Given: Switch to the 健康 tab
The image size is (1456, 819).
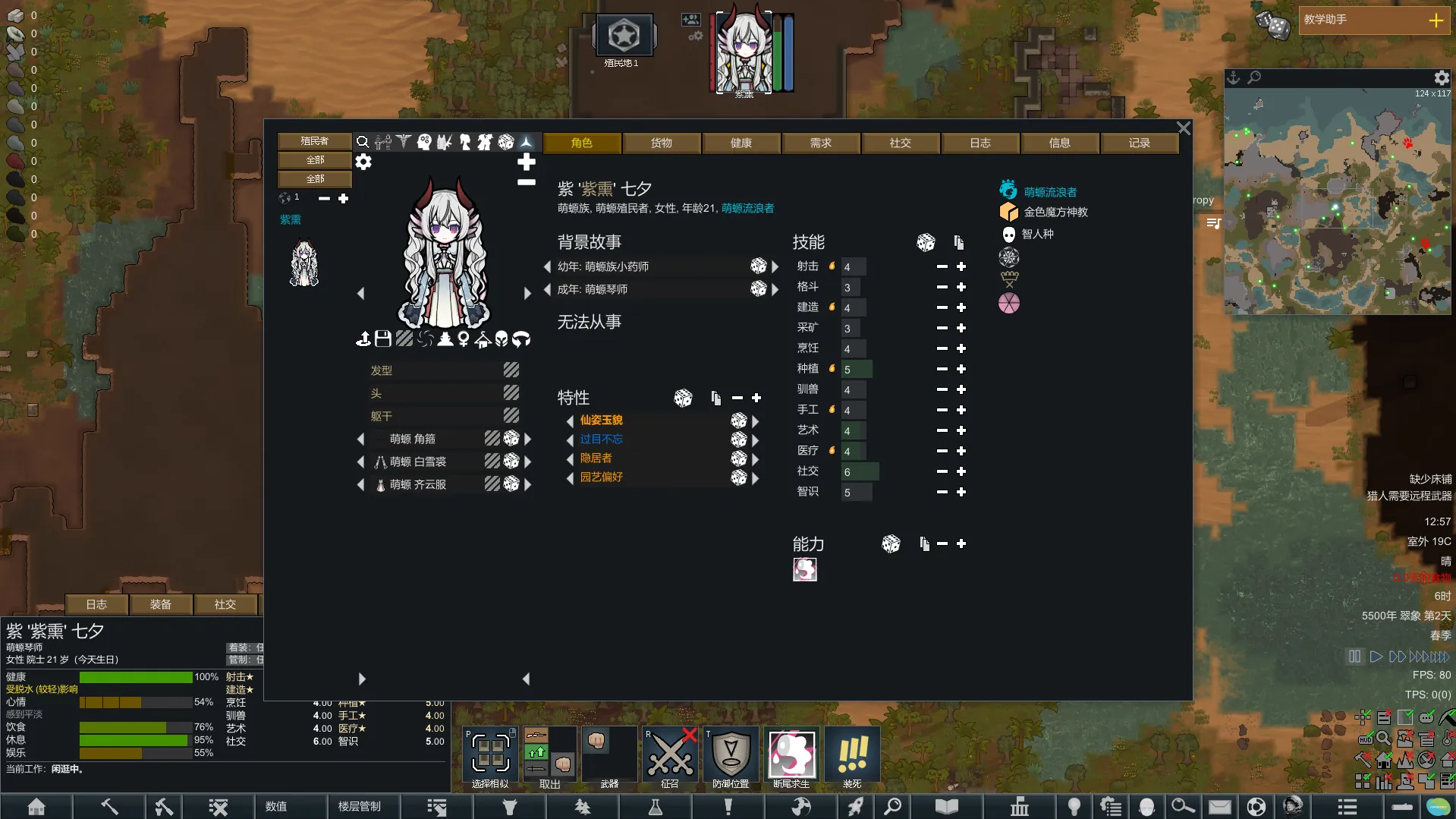Looking at the screenshot, I should (x=741, y=143).
